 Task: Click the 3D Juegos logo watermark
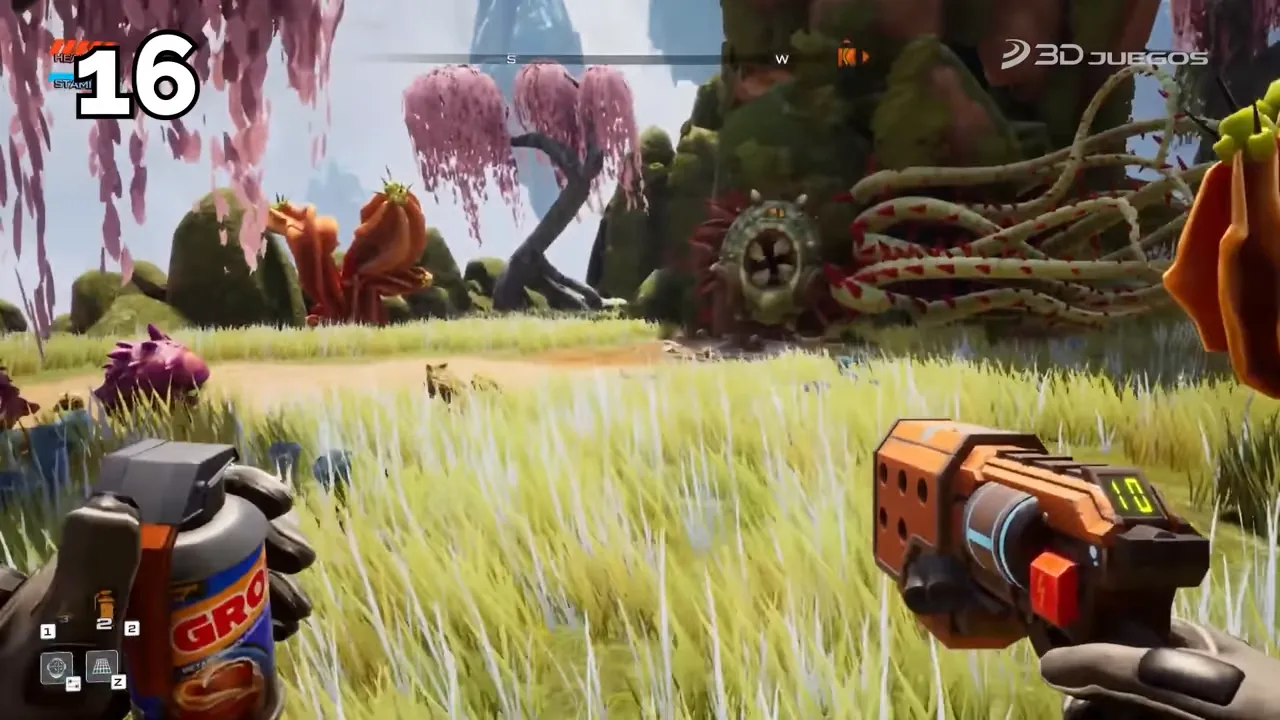1107,57
